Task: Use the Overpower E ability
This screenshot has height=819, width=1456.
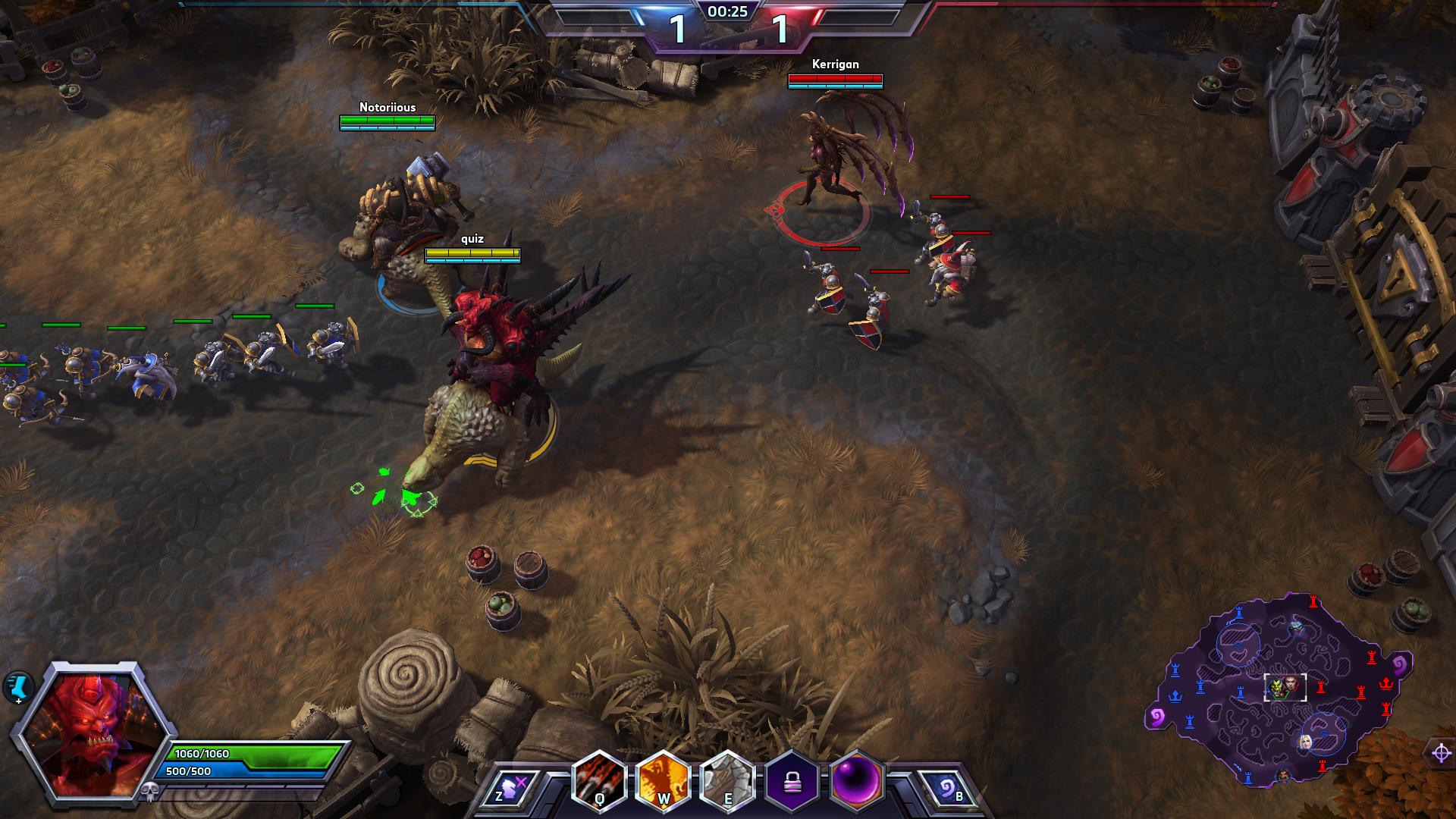Action: click(x=728, y=780)
